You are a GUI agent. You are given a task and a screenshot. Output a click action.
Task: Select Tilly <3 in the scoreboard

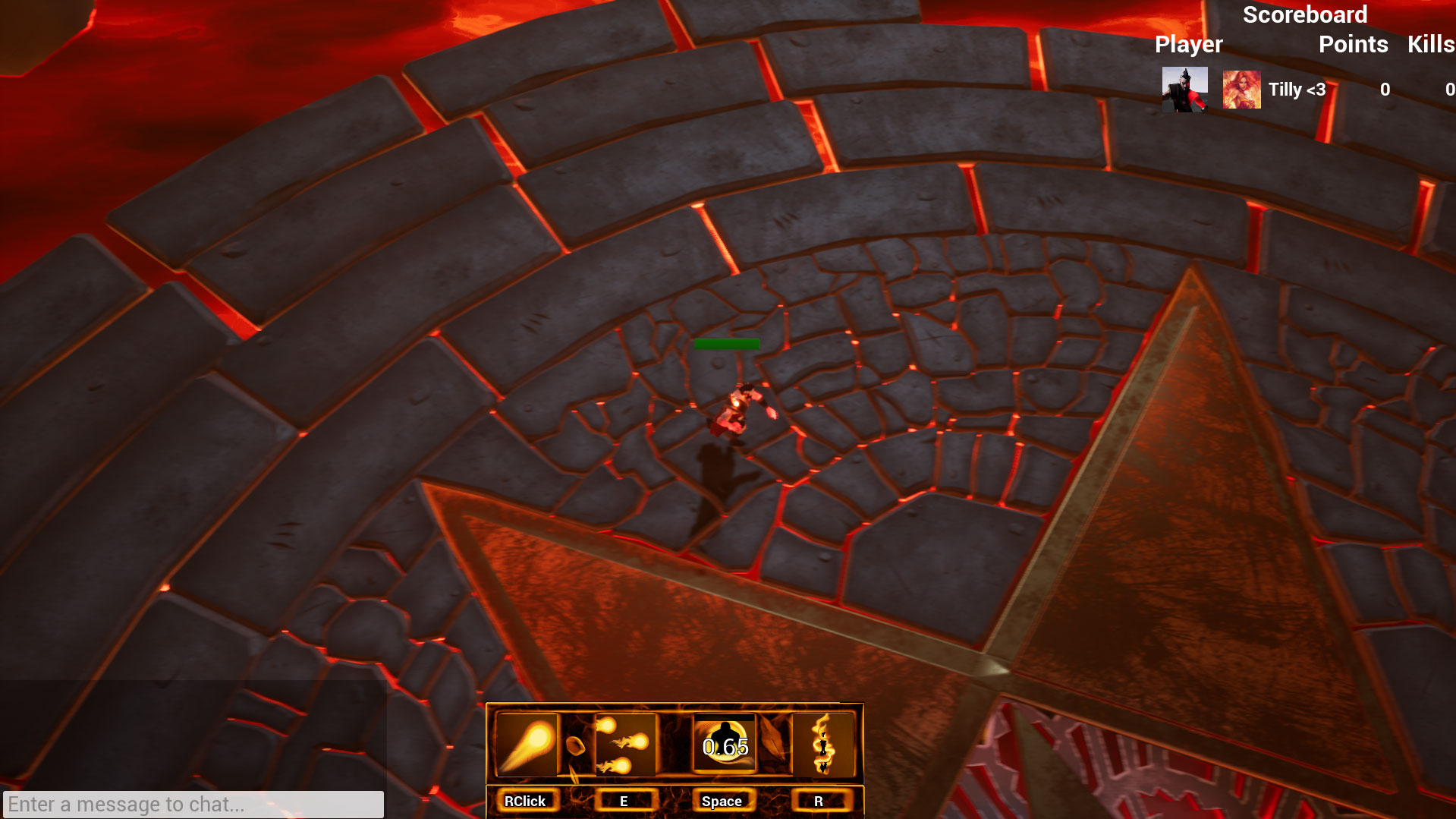(x=1297, y=90)
